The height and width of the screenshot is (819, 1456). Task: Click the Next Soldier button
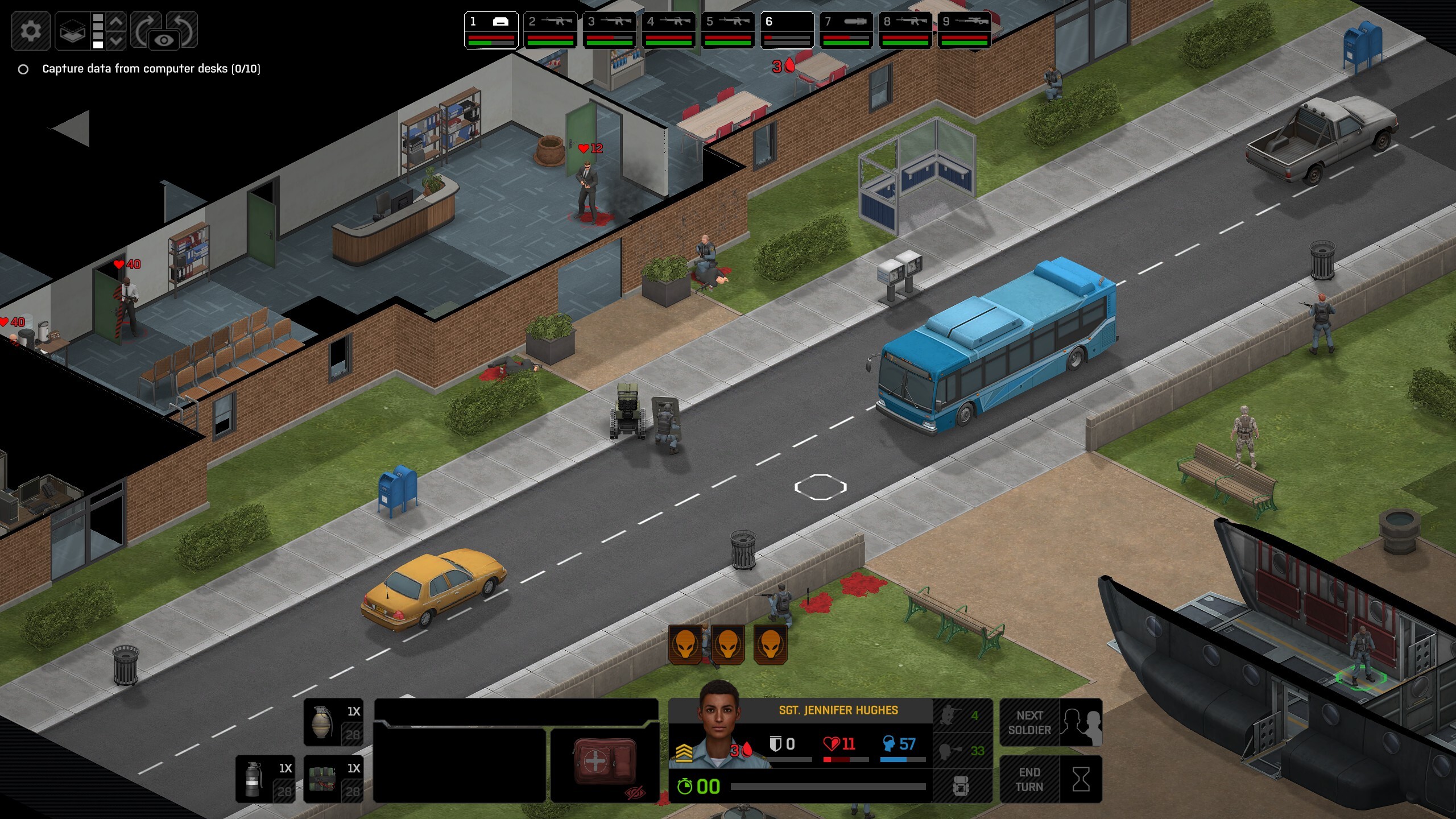[1050, 722]
